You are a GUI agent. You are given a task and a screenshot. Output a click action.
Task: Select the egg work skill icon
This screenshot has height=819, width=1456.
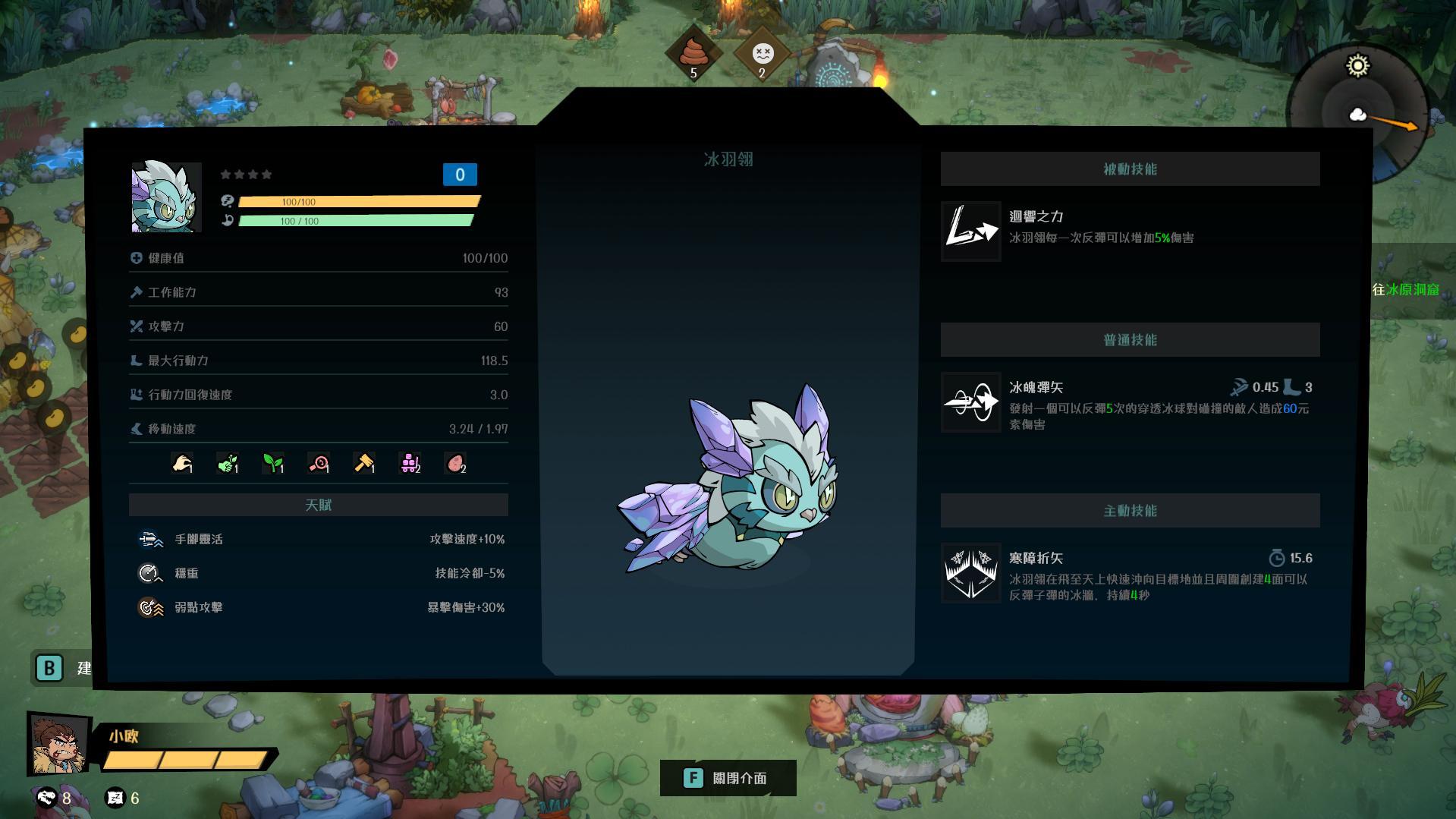(x=455, y=463)
